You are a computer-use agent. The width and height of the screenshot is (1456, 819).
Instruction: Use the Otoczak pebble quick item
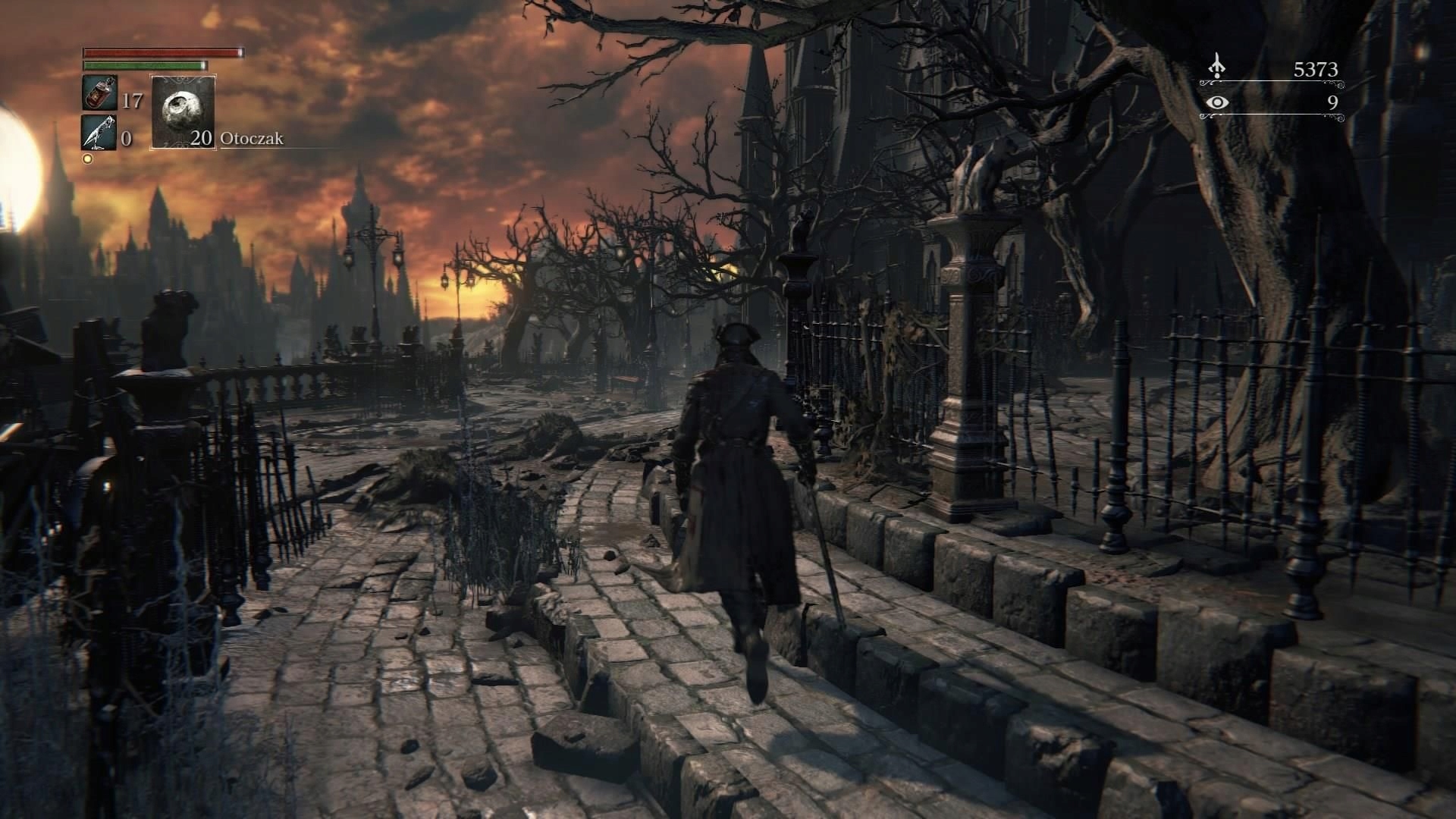coord(183,111)
